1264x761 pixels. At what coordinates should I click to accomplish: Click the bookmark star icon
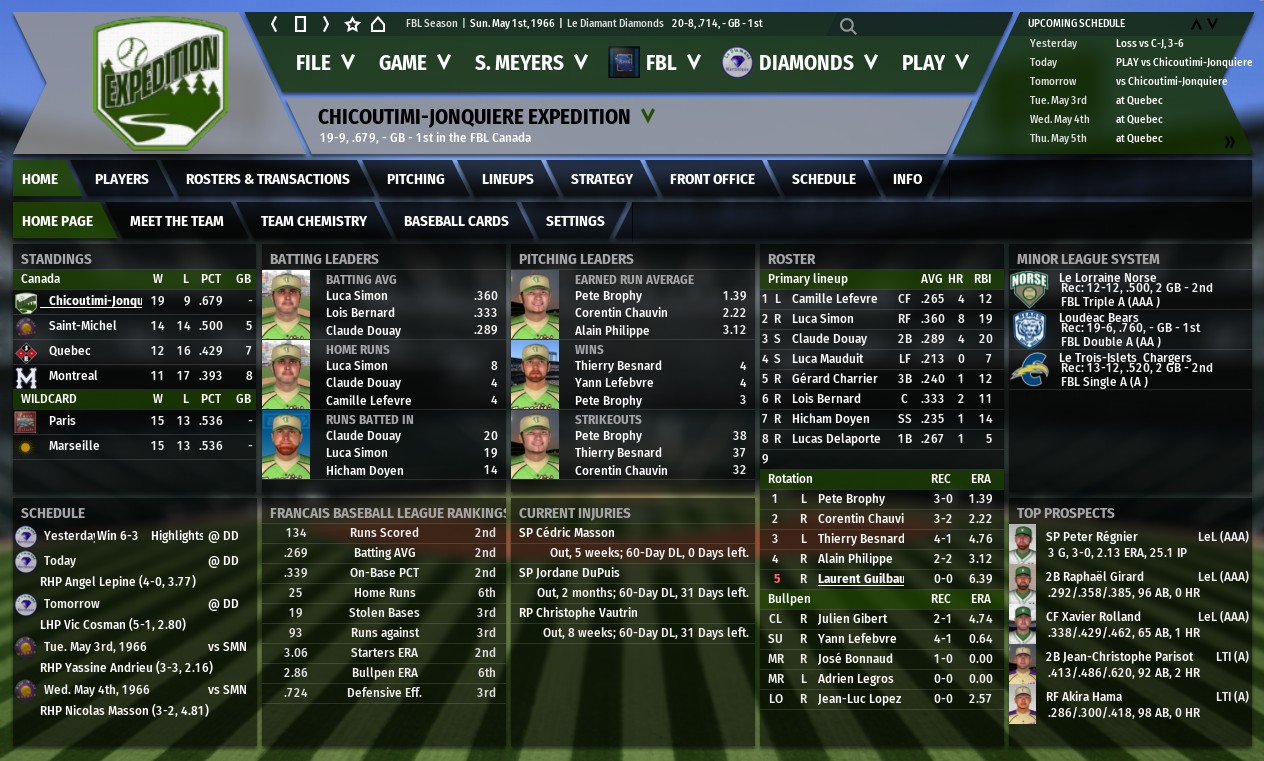point(352,24)
